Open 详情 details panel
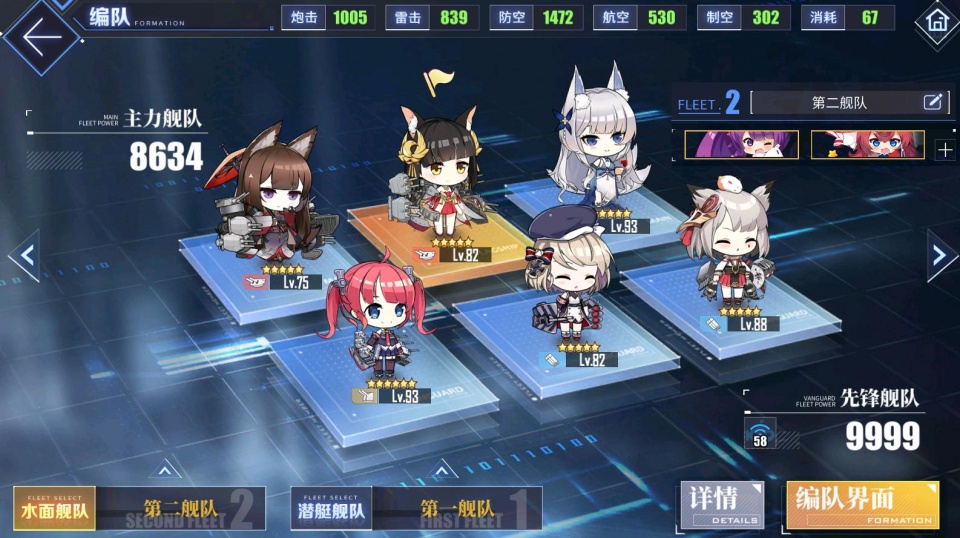The height and width of the screenshot is (538, 960). (x=721, y=504)
